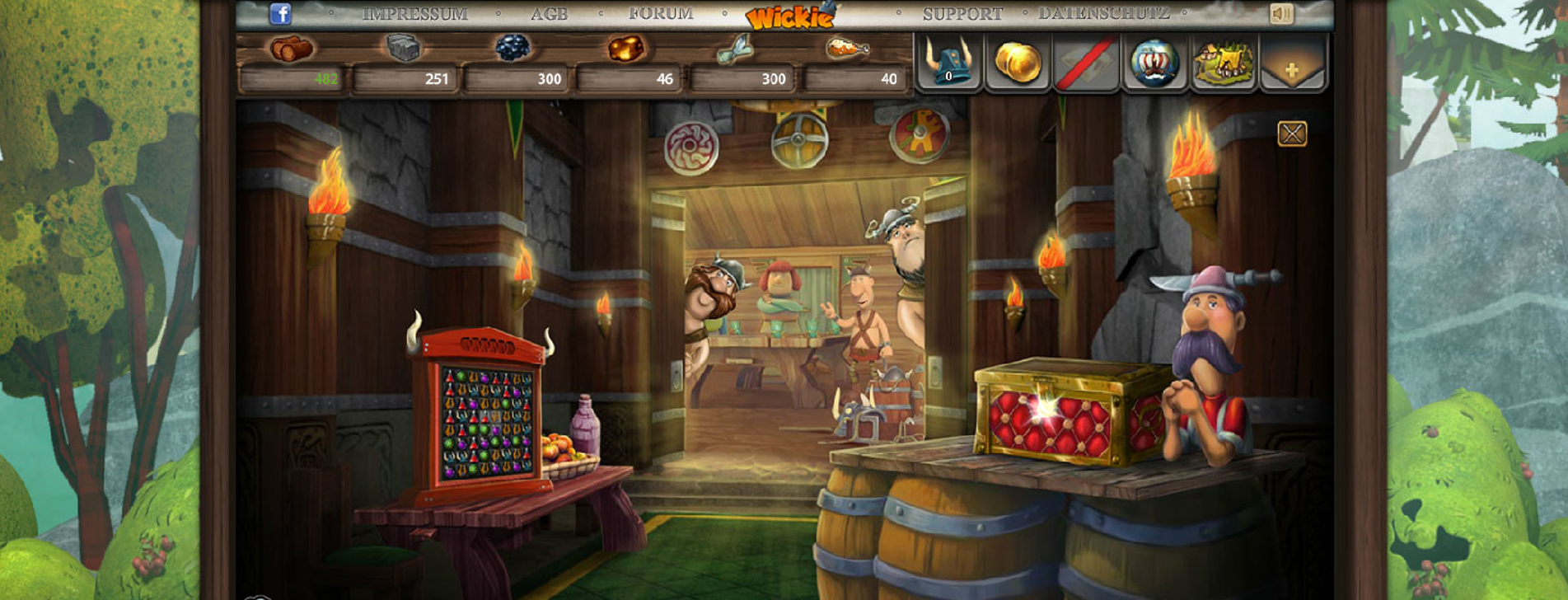
Task: Open the viking helmet inventory panel
Action: pos(949,62)
